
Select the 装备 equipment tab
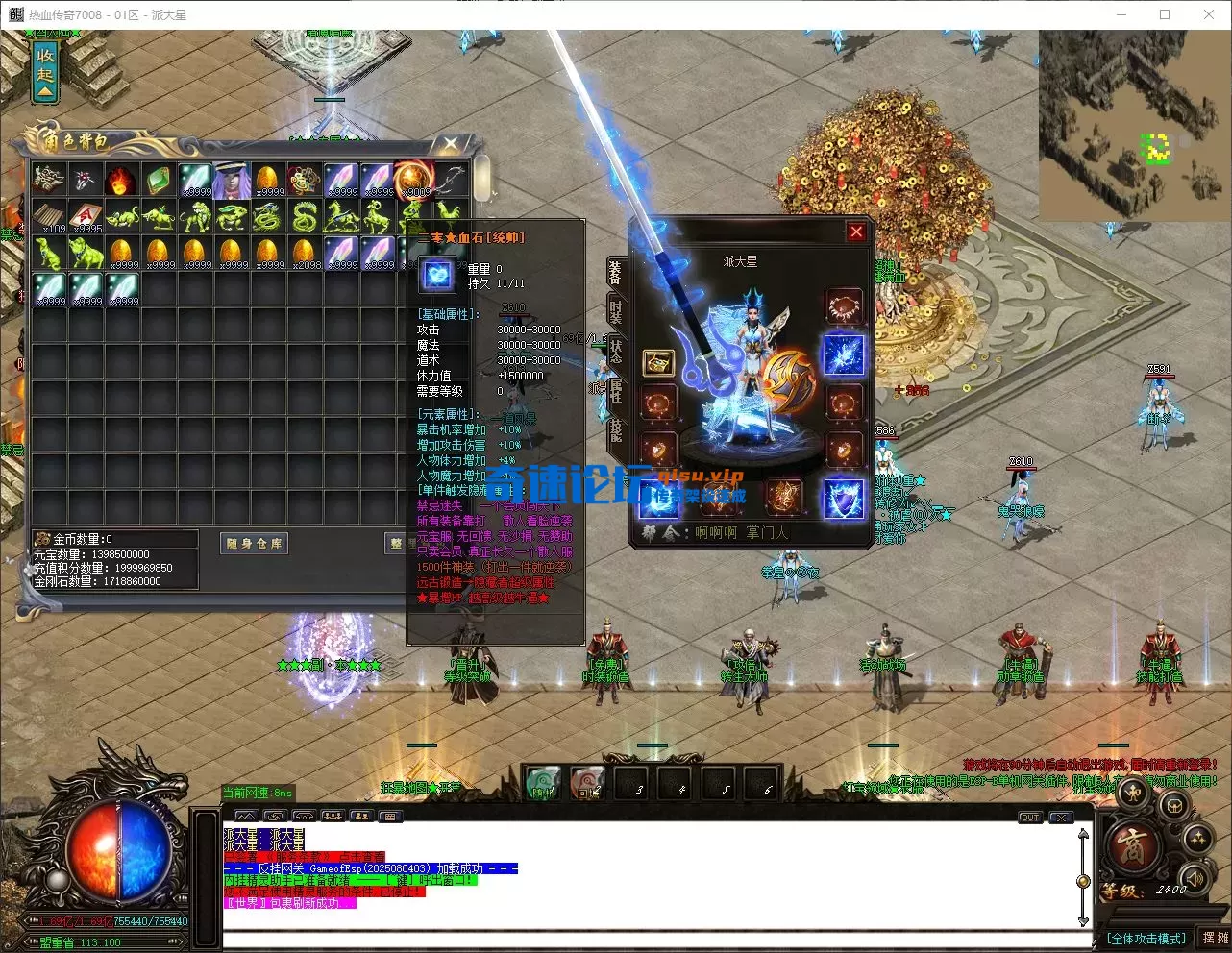(615, 273)
